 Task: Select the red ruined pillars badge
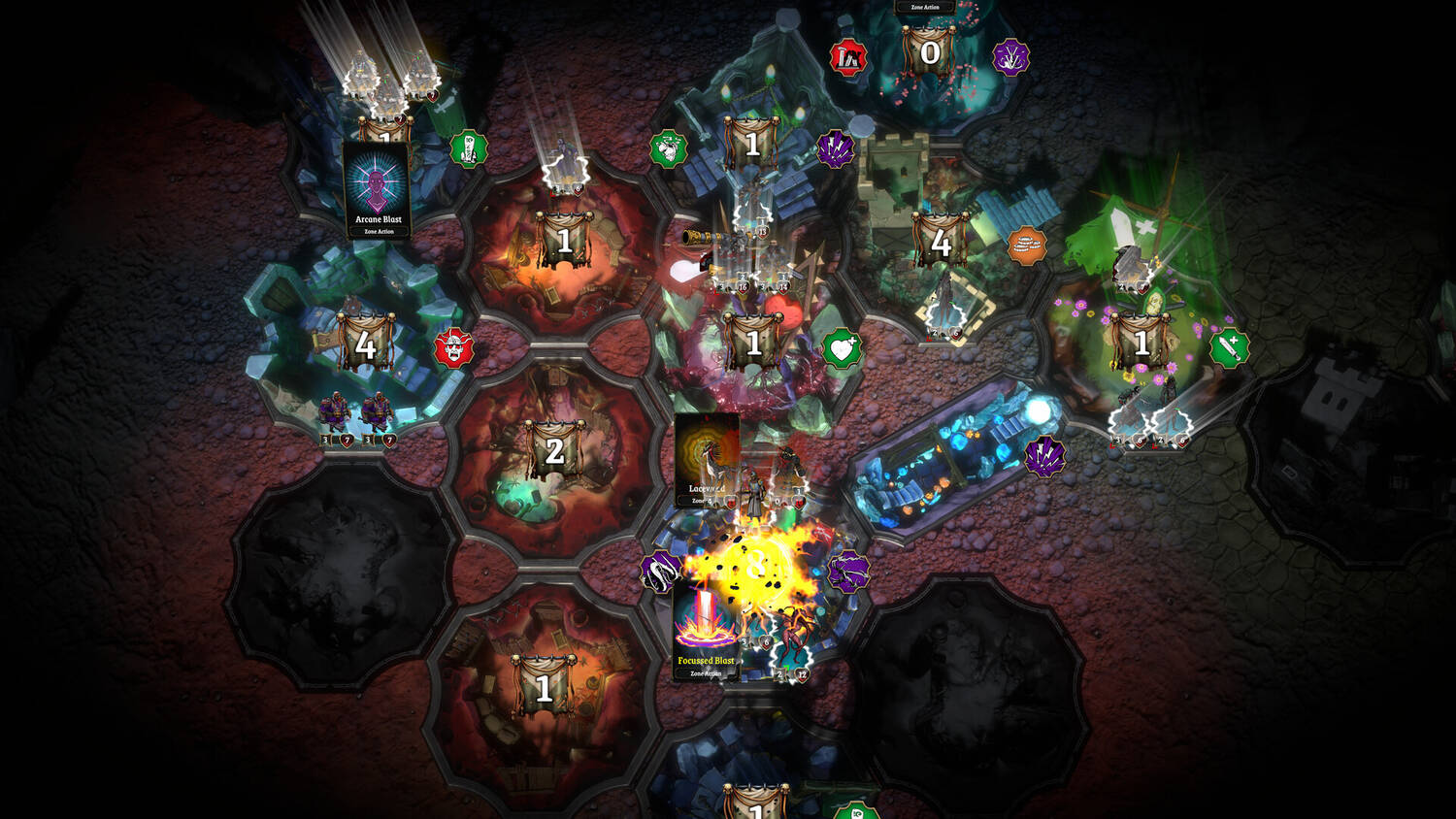tap(848, 58)
